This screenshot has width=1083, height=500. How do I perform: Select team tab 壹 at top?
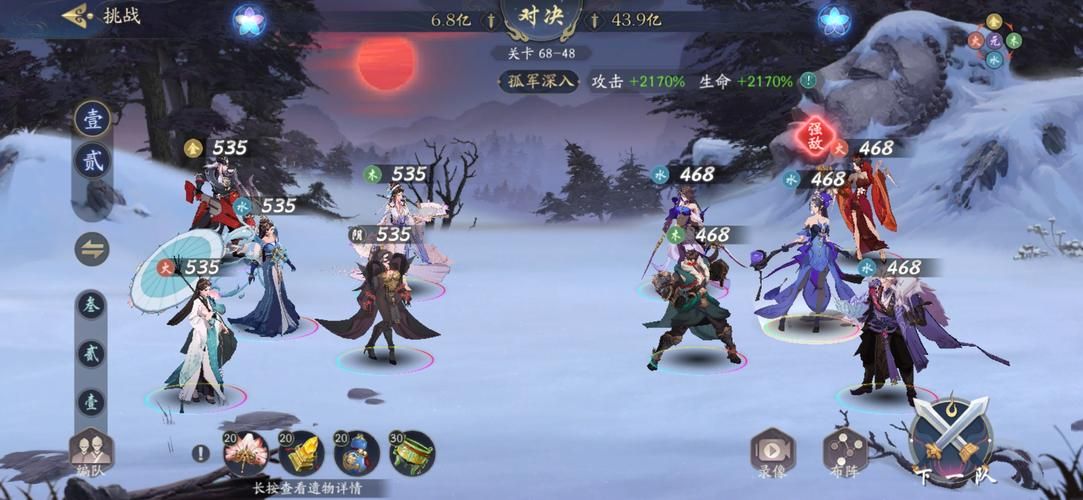click(x=91, y=118)
